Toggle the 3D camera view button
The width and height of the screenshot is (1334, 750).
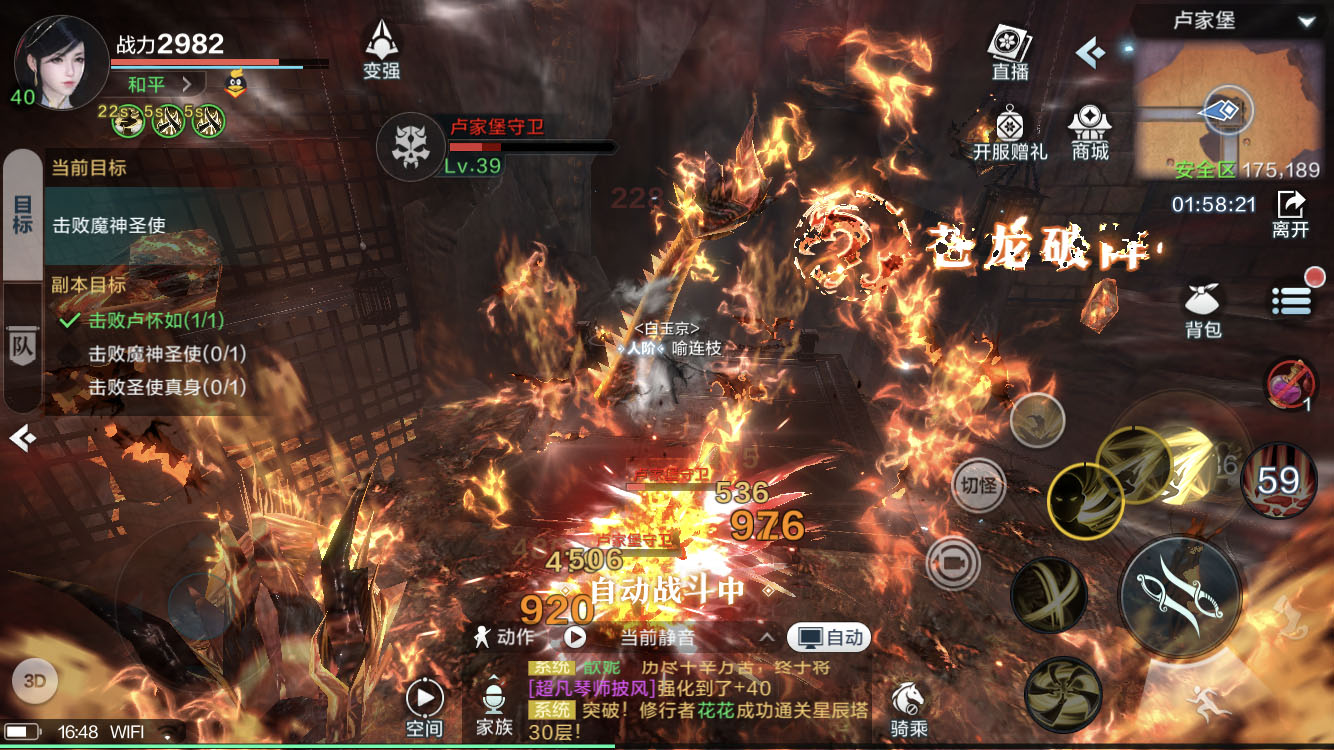tap(35, 682)
